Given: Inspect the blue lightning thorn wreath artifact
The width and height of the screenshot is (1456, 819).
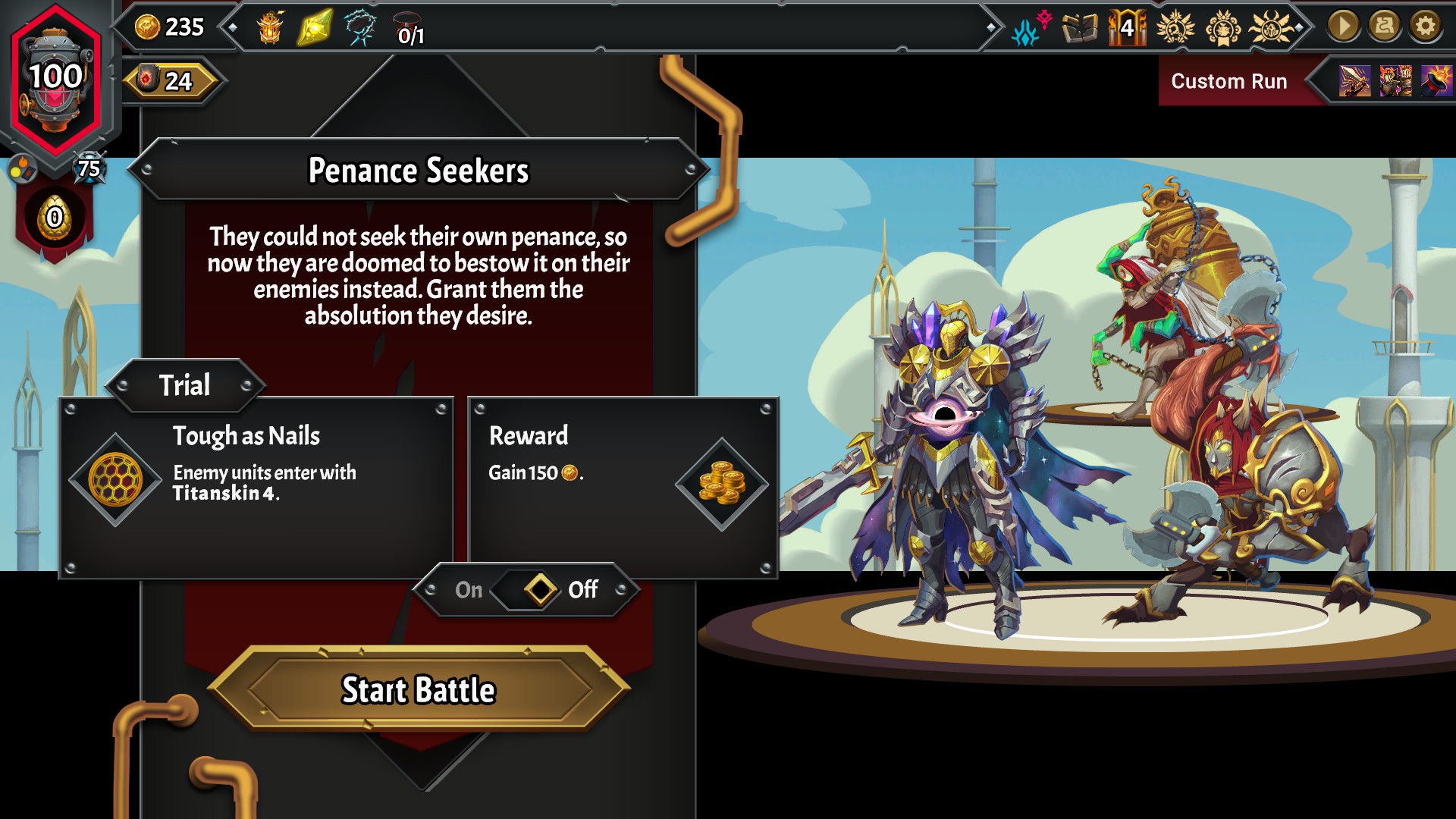Looking at the screenshot, I should [360, 28].
